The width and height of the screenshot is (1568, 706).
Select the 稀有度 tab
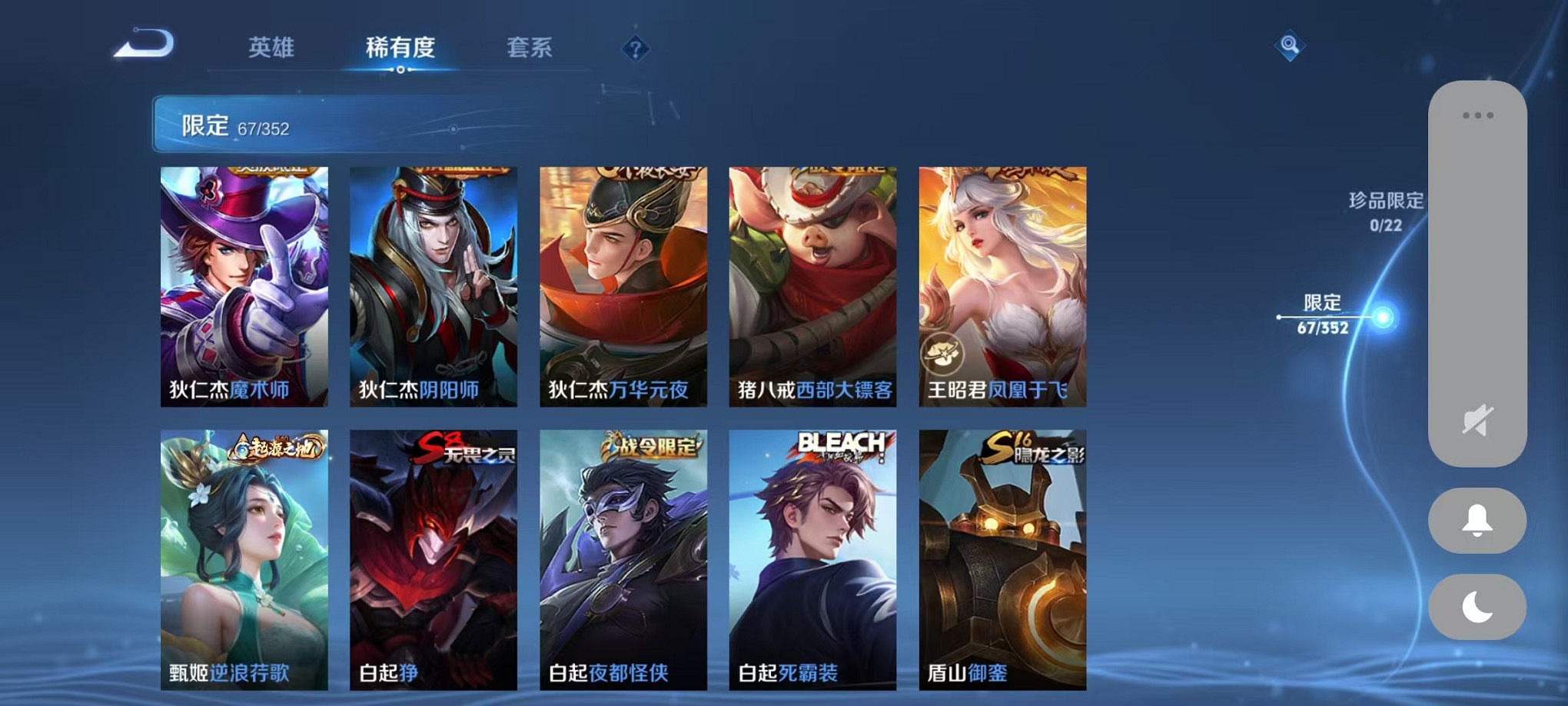click(x=400, y=48)
